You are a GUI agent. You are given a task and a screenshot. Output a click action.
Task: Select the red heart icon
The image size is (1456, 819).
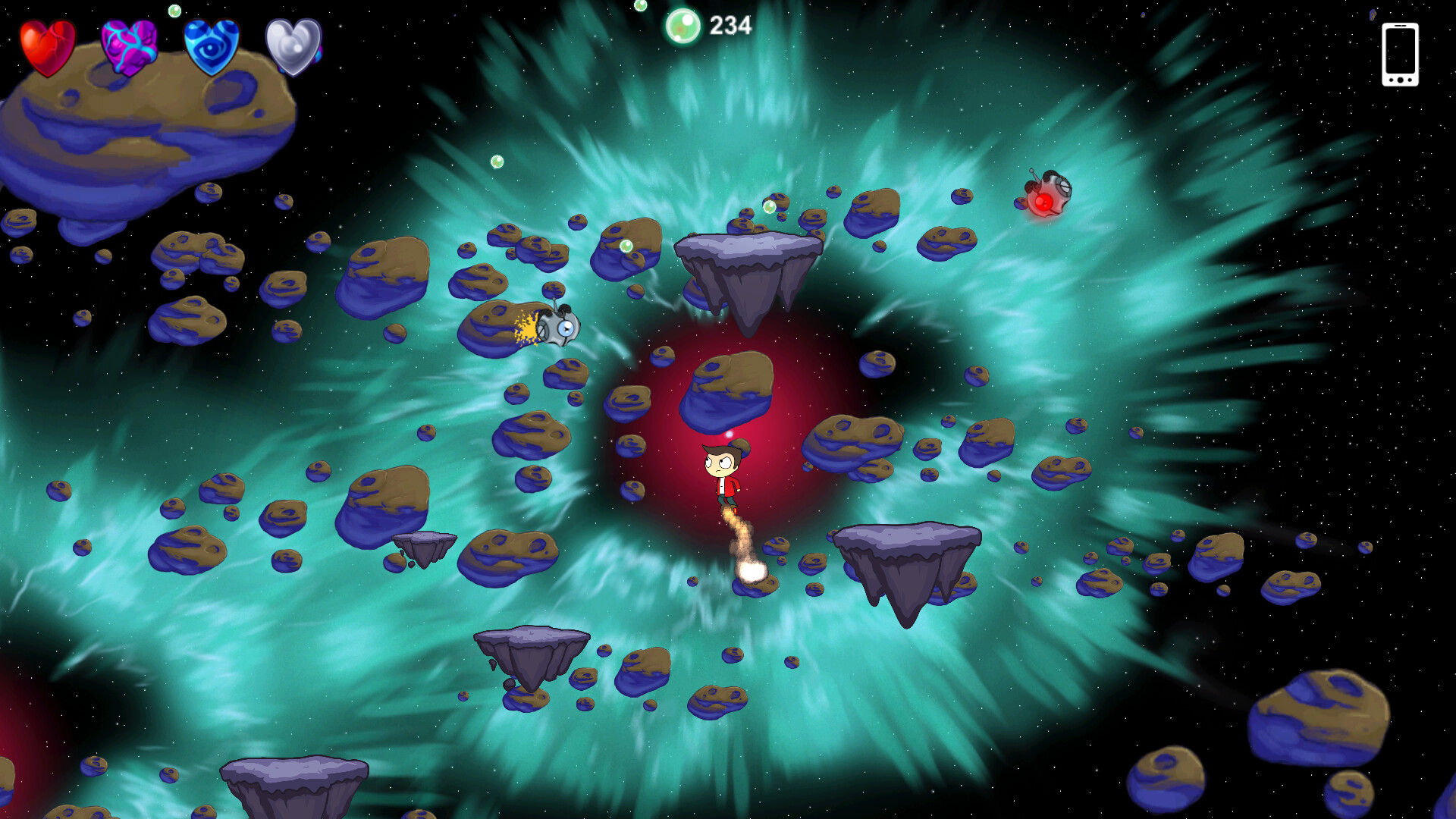pyautogui.click(x=47, y=45)
